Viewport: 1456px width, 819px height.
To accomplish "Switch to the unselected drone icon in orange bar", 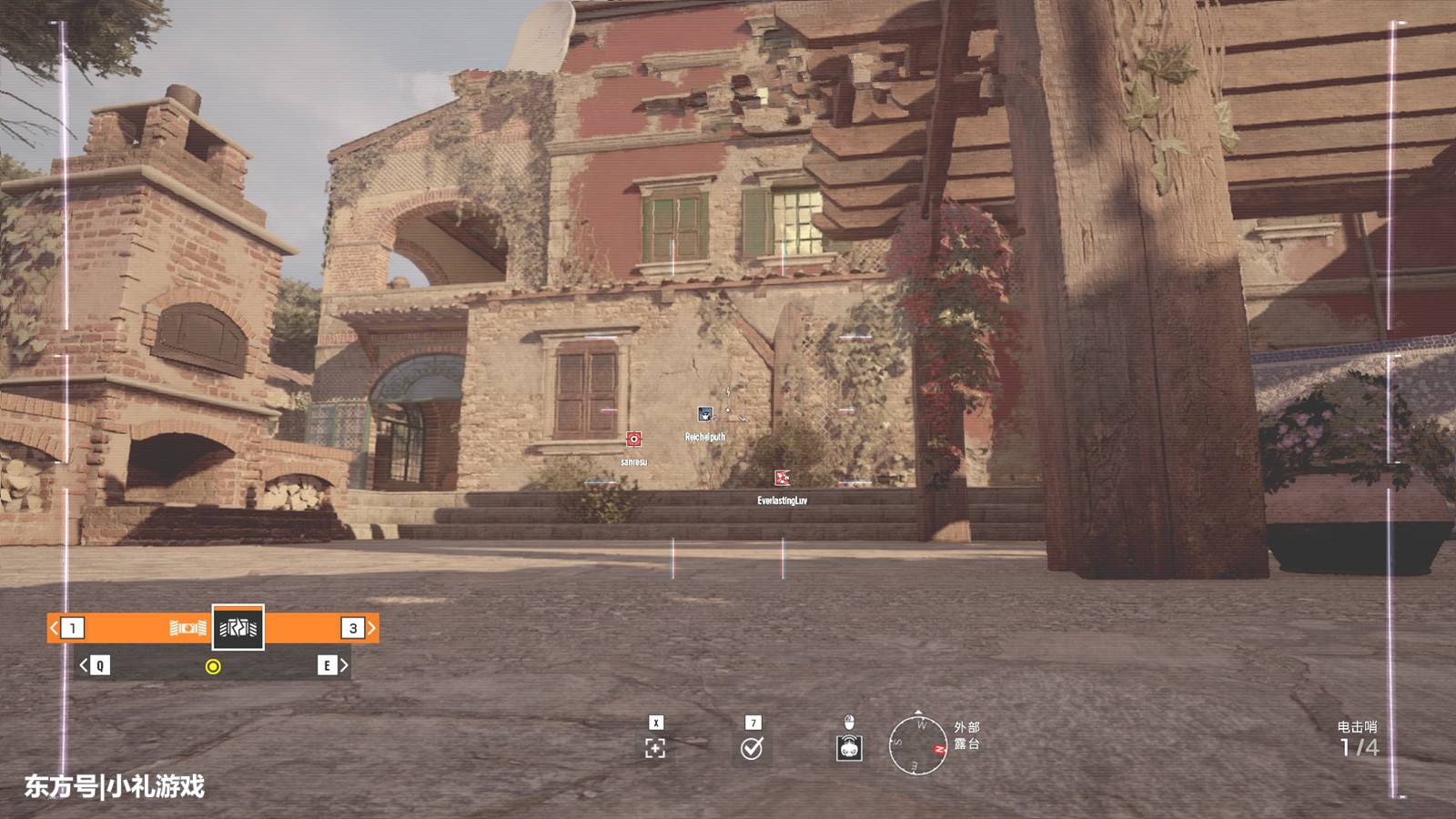I will 187,628.
